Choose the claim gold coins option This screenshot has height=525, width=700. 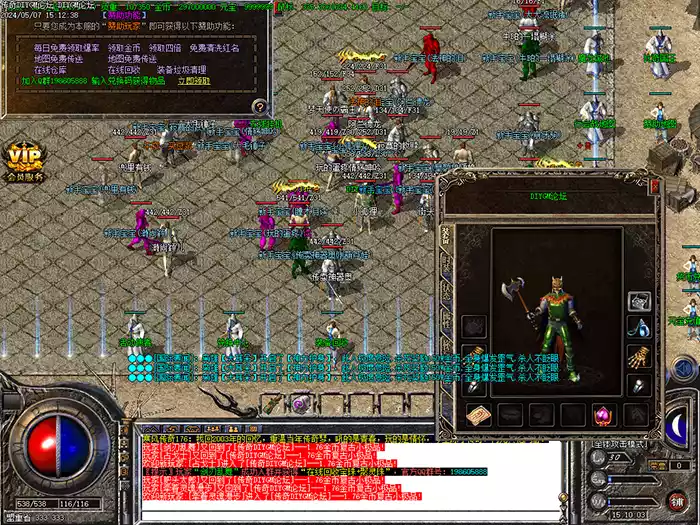[x=125, y=48]
